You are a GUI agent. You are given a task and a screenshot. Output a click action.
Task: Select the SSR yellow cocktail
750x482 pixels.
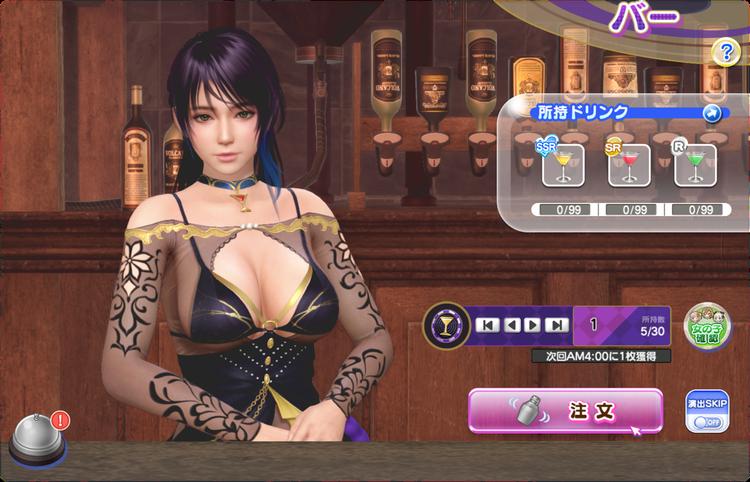click(563, 165)
